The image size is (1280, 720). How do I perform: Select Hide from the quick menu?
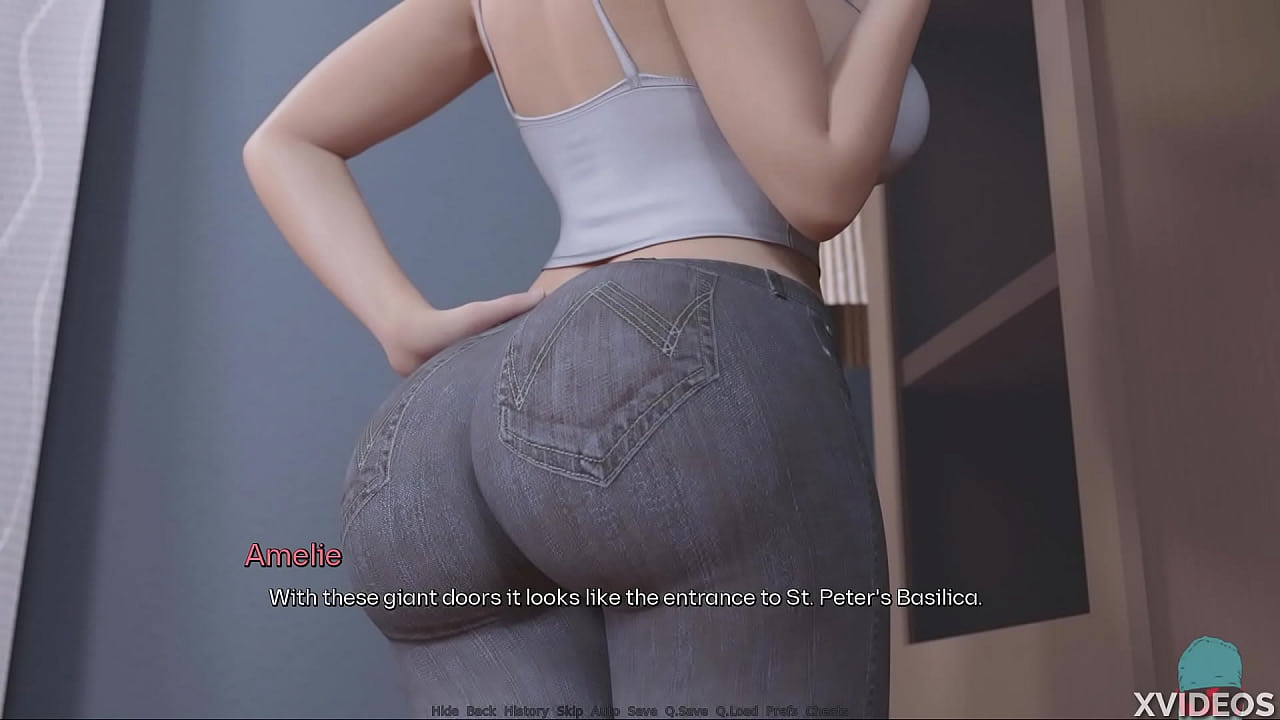443,711
